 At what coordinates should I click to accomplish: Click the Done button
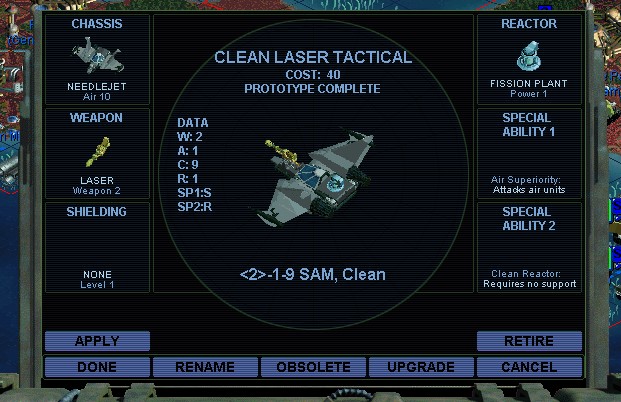[x=97, y=367]
